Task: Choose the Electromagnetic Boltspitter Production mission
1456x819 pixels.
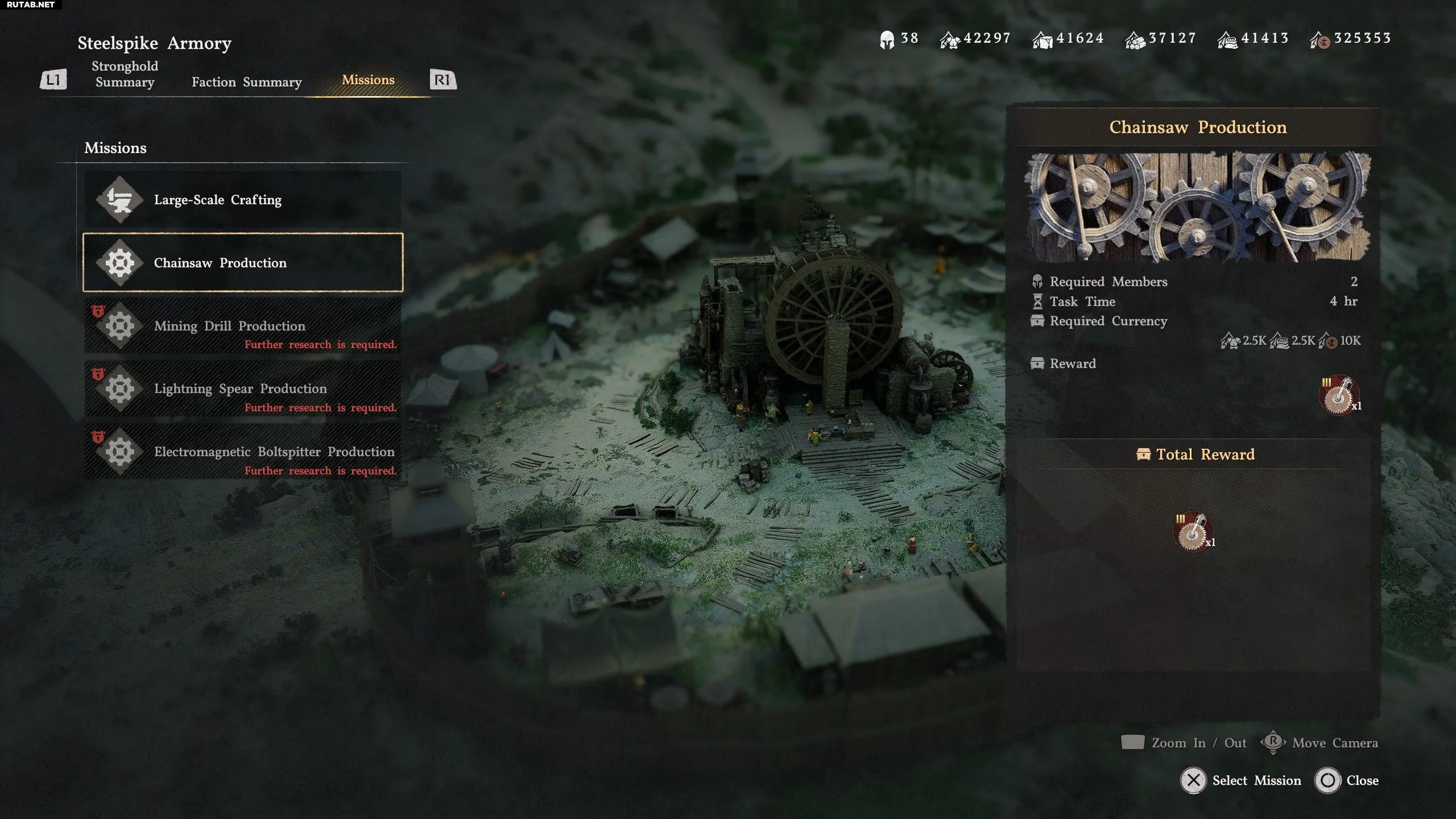Action: pyautogui.click(x=243, y=452)
